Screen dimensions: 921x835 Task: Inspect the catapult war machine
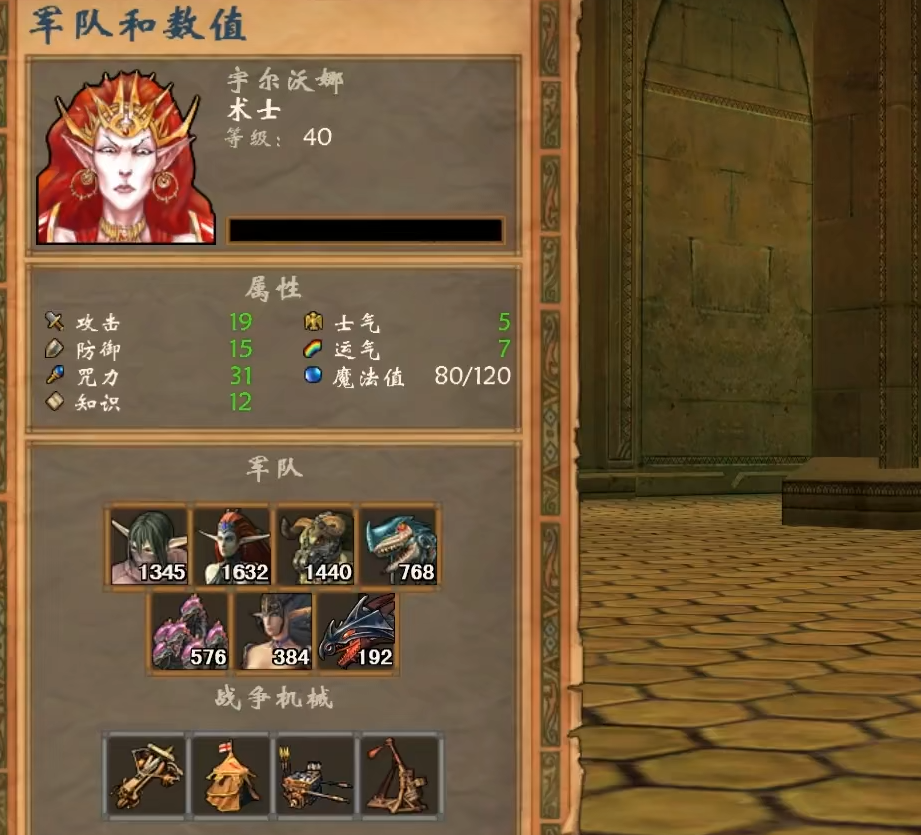(x=399, y=774)
